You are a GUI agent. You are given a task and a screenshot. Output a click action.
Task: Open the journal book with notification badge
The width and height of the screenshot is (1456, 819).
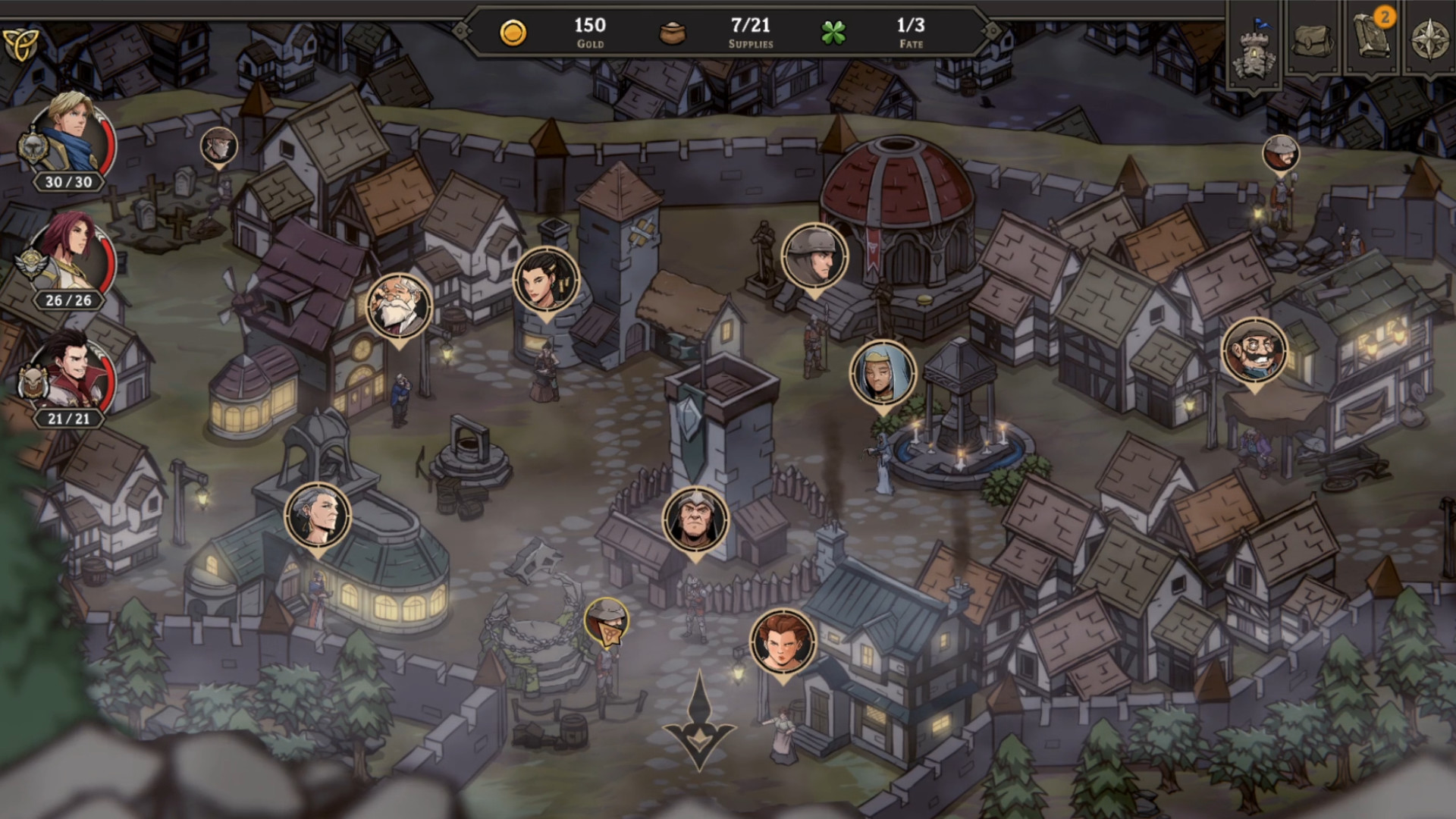click(1373, 38)
